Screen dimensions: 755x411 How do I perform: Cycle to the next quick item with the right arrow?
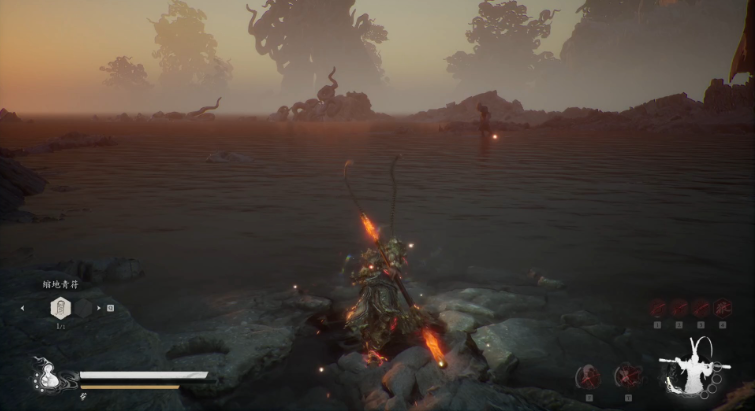click(x=98, y=308)
